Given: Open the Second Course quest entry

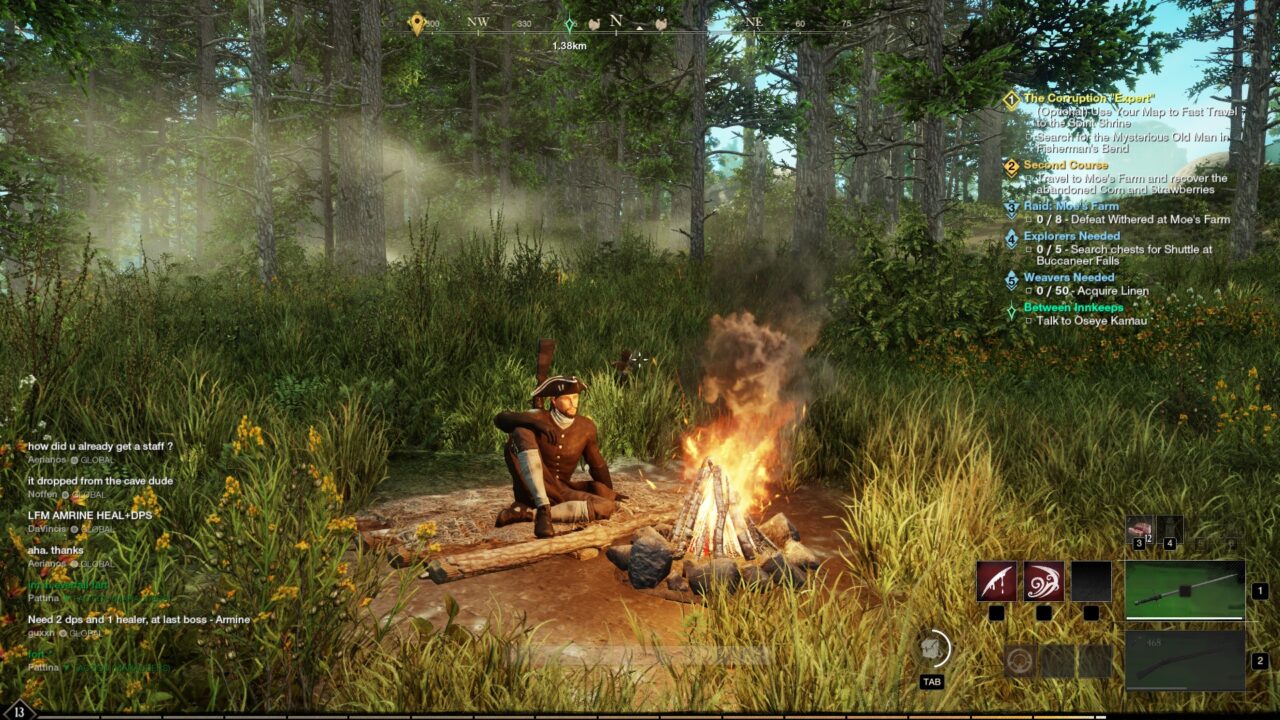Looking at the screenshot, I should [x=1065, y=165].
